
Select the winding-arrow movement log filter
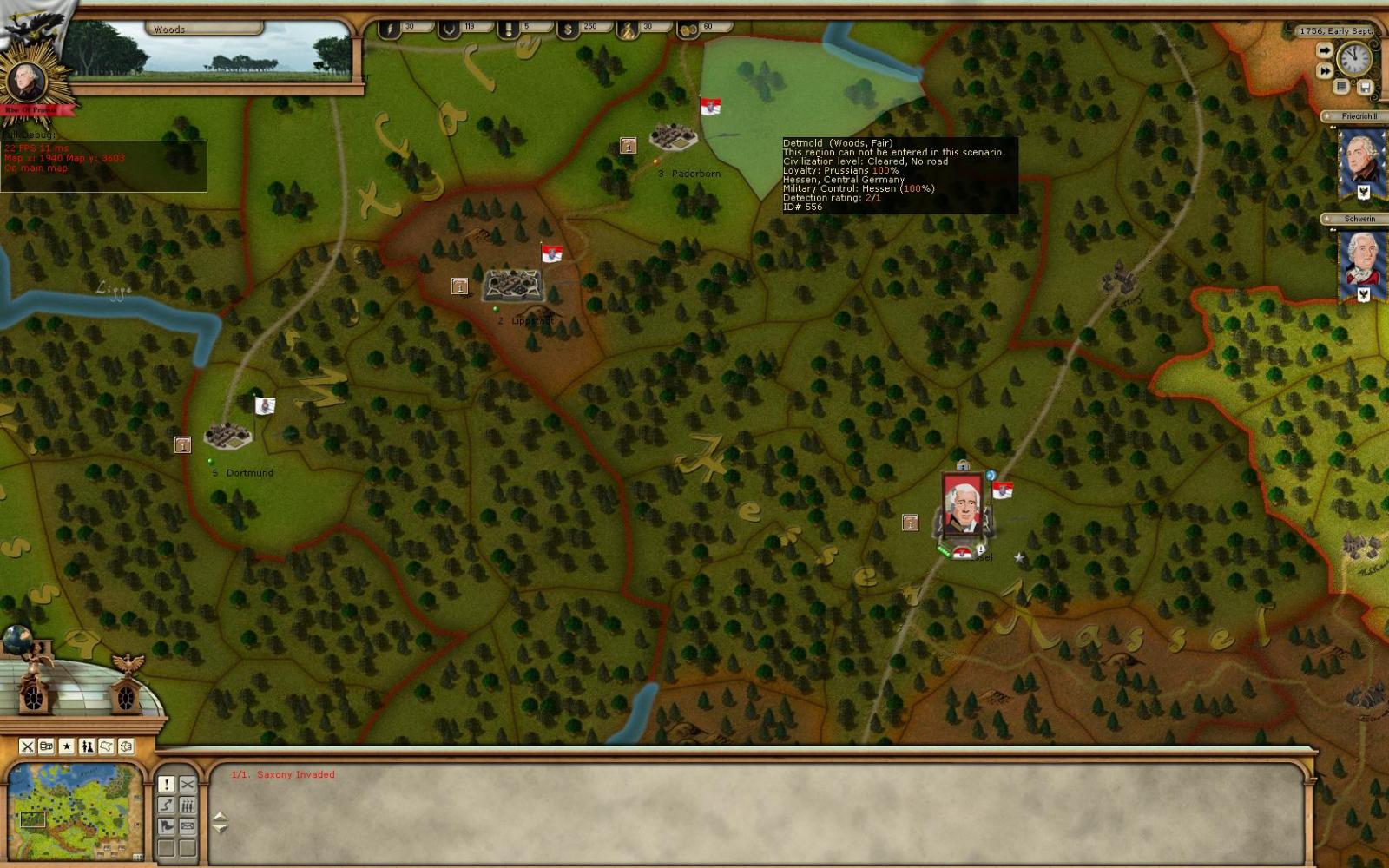(x=166, y=806)
